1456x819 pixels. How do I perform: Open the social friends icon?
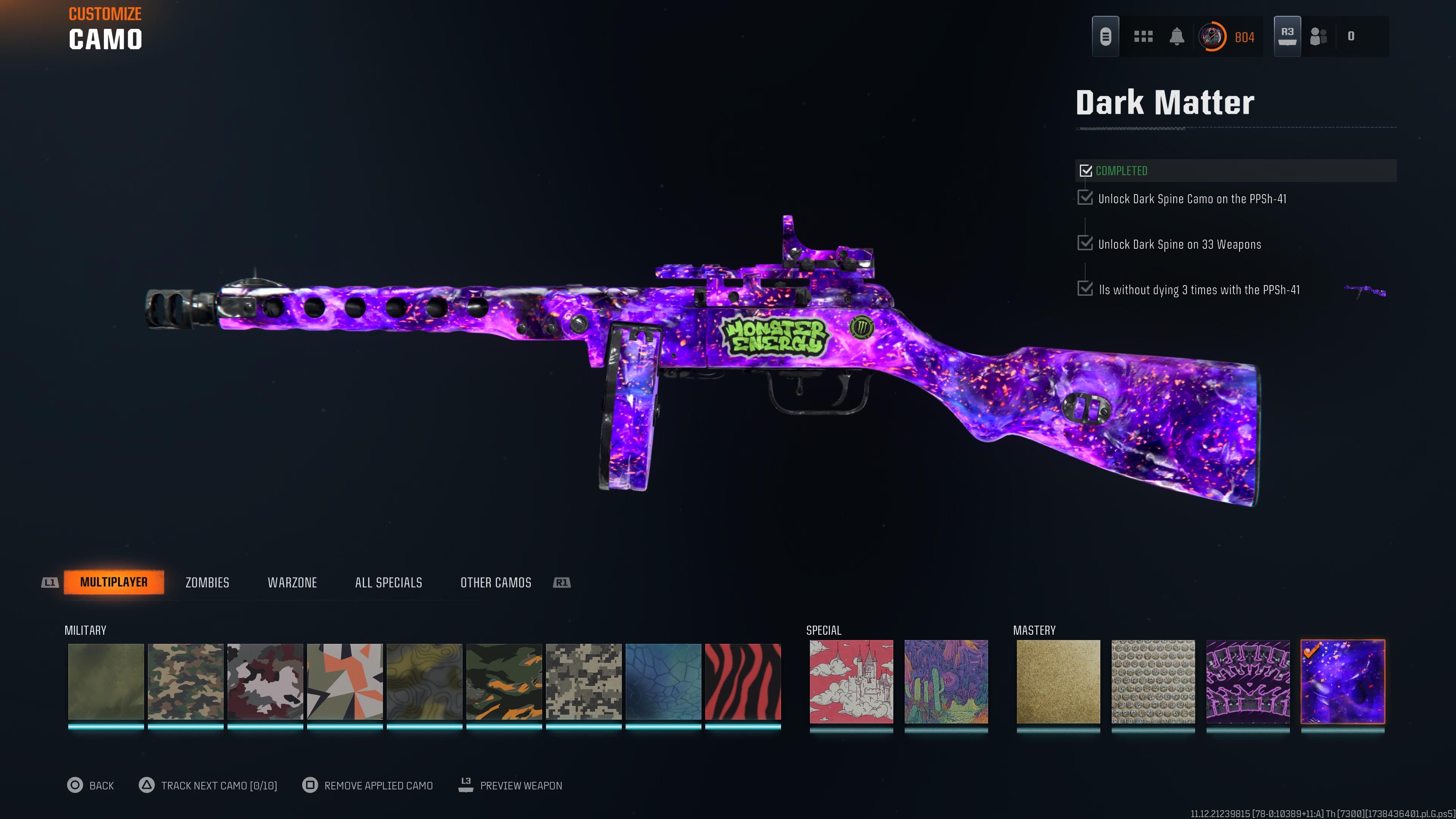pyautogui.click(x=1319, y=36)
